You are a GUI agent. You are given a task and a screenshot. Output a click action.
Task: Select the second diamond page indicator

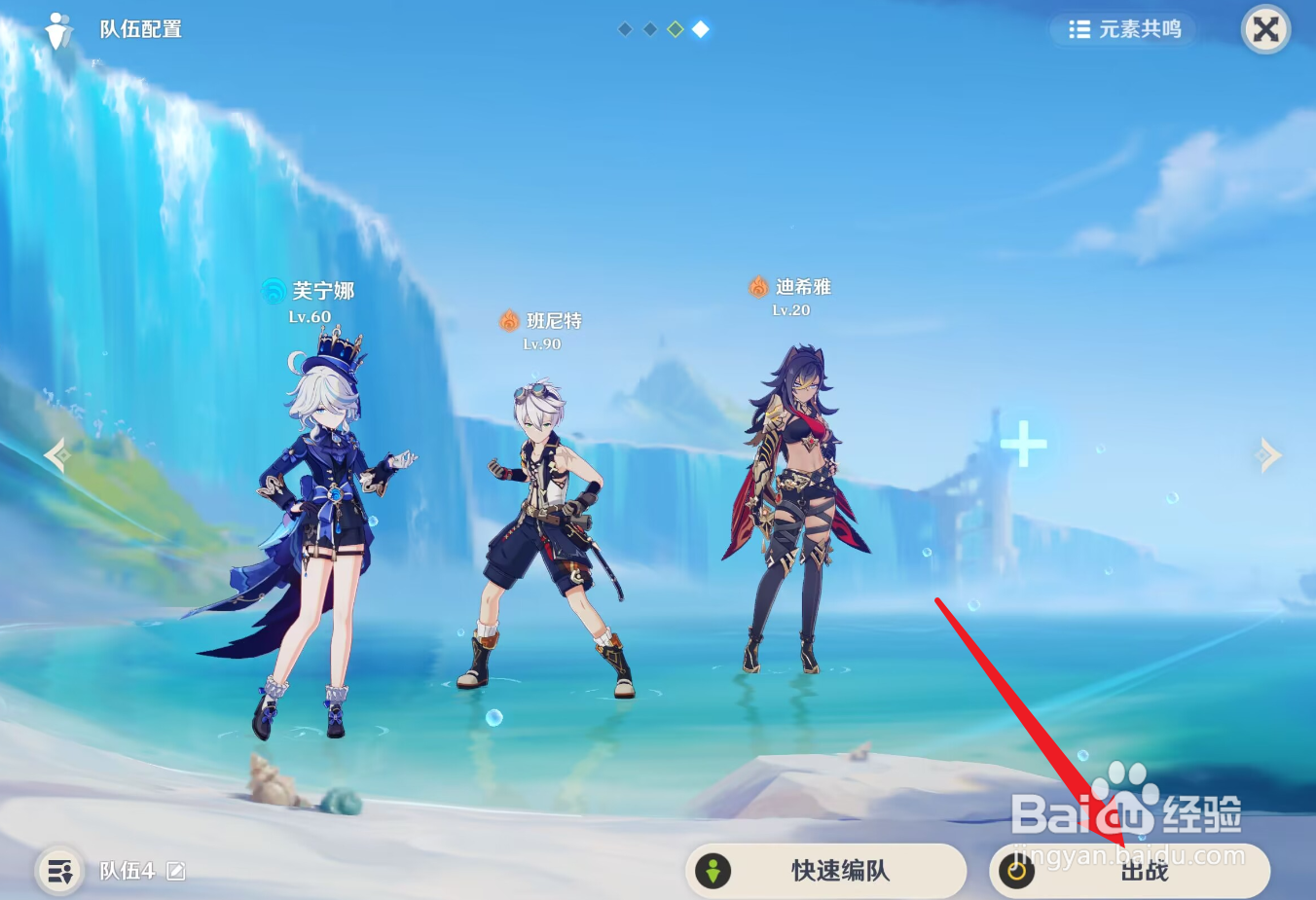click(x=649, y=28)
